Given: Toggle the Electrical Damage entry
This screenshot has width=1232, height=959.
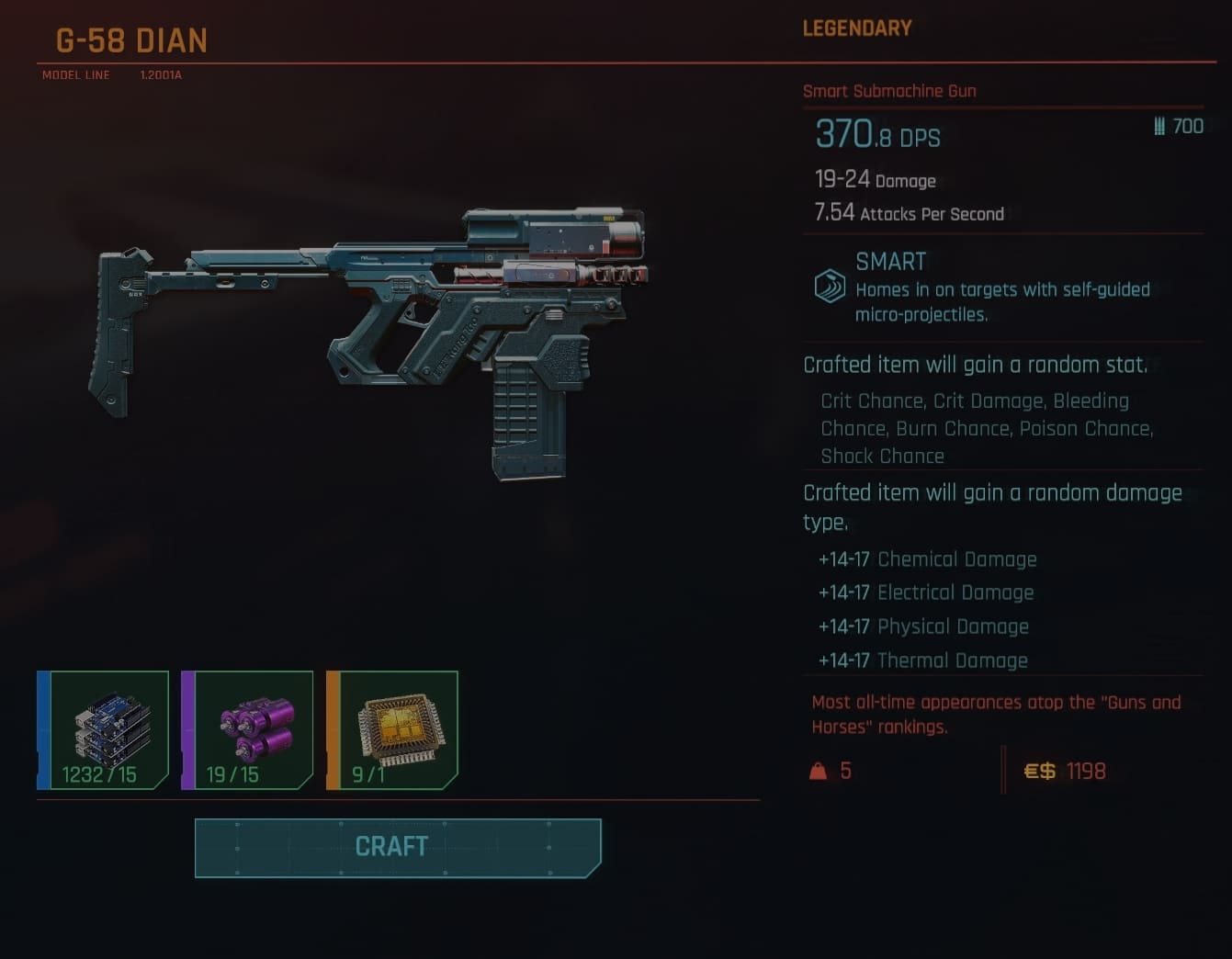Looking at the screenshot, I should coord(926,592).
